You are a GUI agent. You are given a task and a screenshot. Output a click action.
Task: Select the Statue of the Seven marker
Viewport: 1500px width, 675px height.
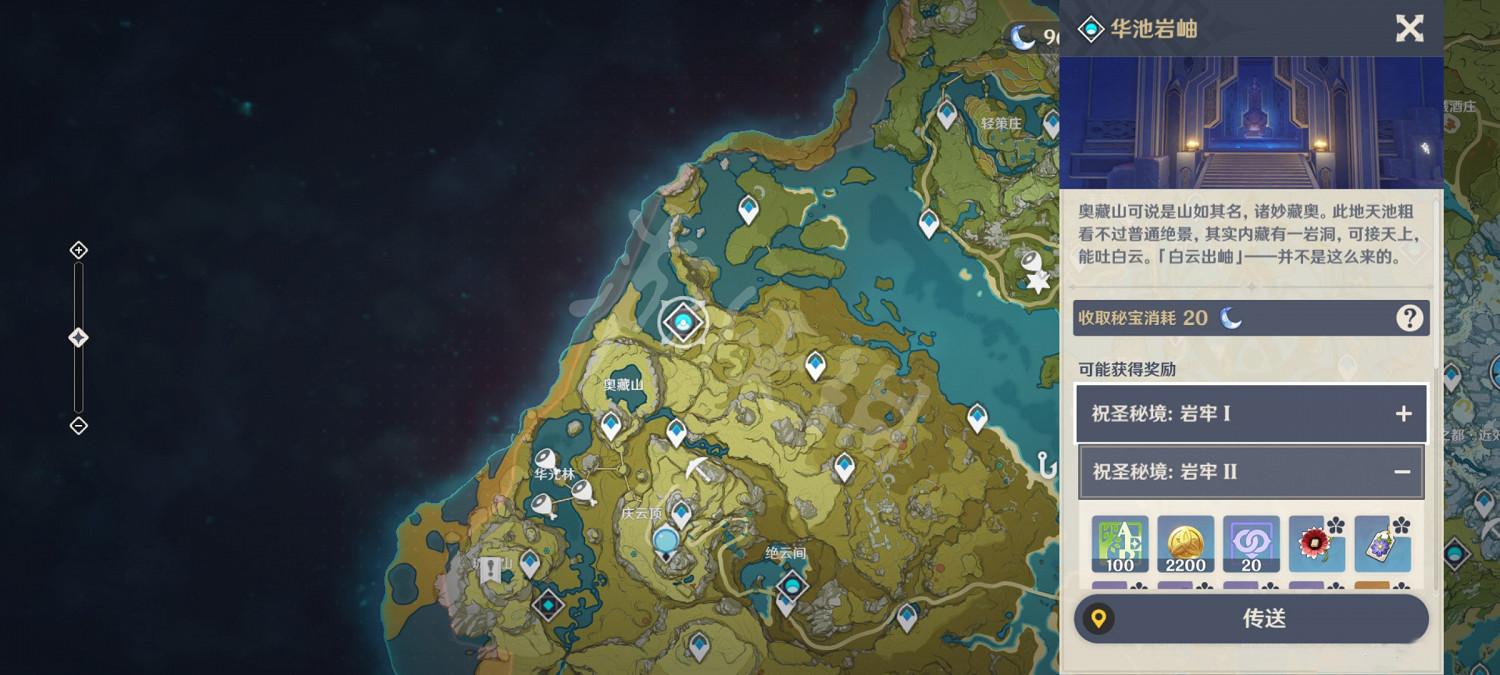coord(666,542)
